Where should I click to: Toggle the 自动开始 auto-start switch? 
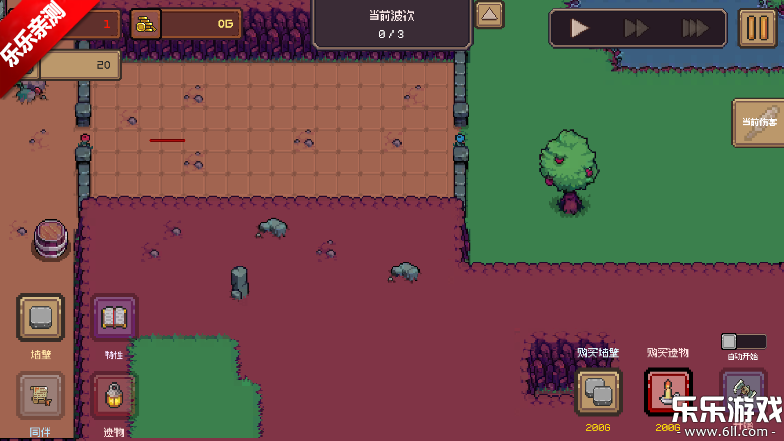coord(743,342)
